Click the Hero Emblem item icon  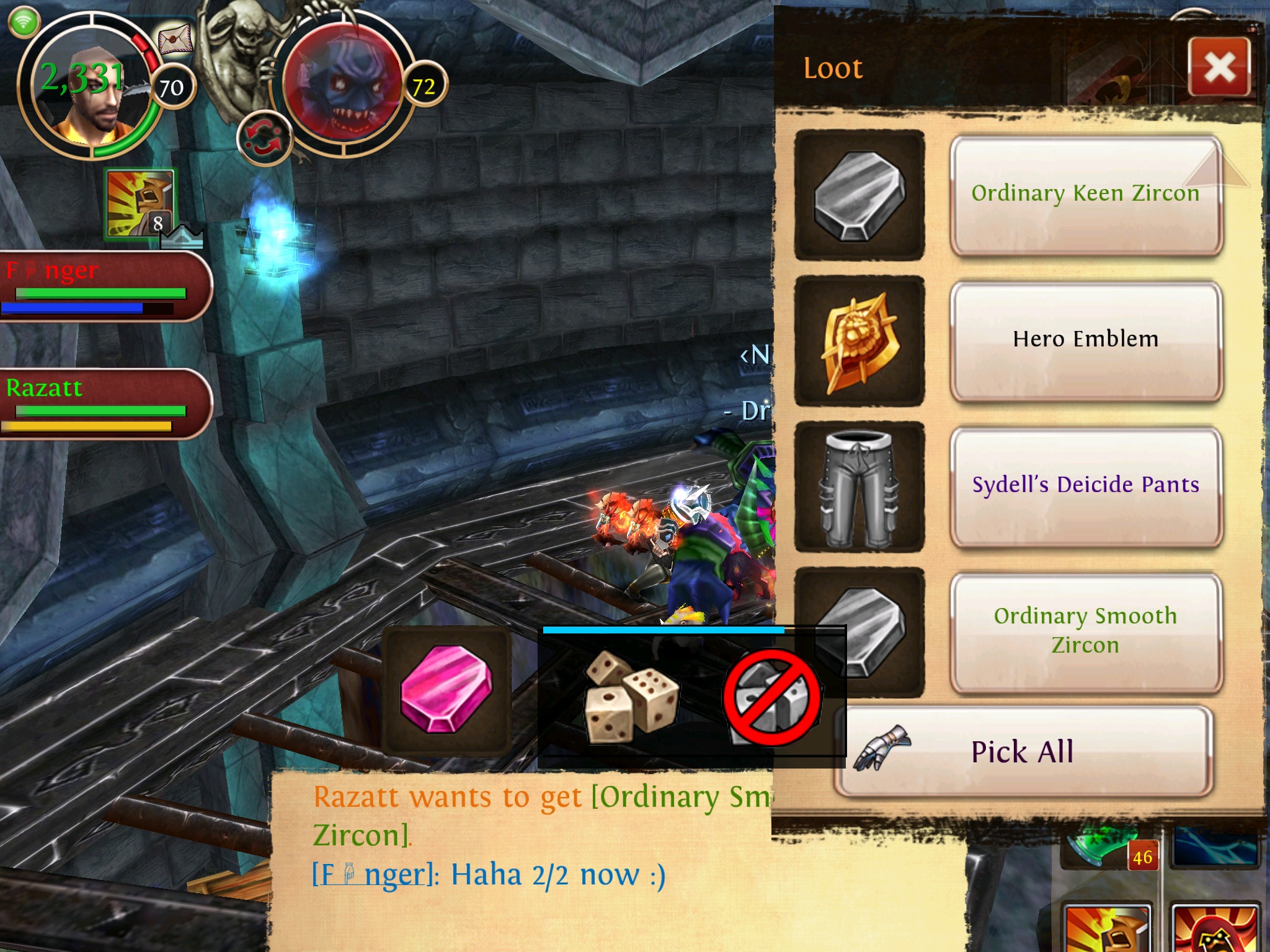pyautogui.click(x=859, y=341)
